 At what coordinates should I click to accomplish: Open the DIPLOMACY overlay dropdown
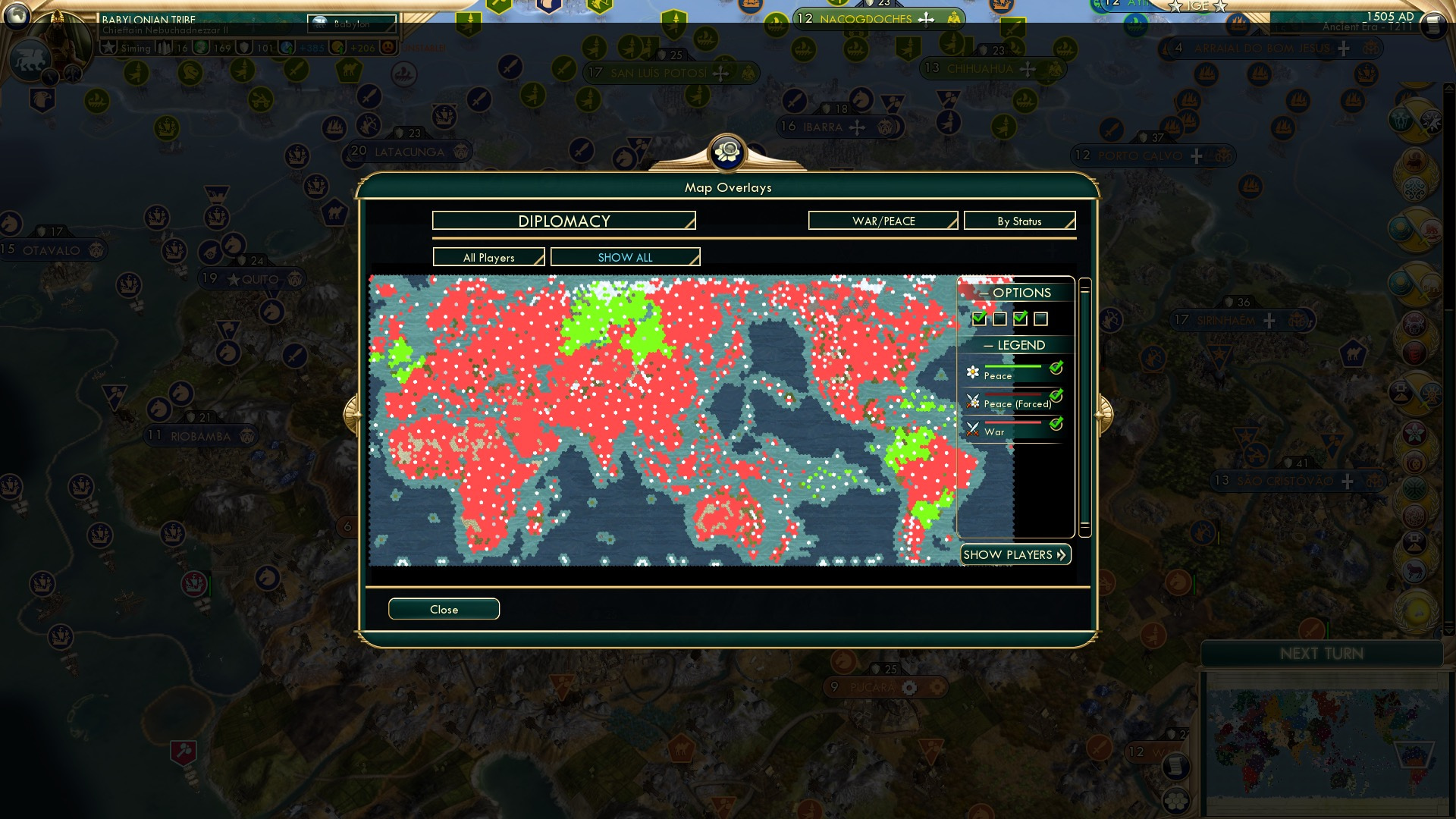563,221
